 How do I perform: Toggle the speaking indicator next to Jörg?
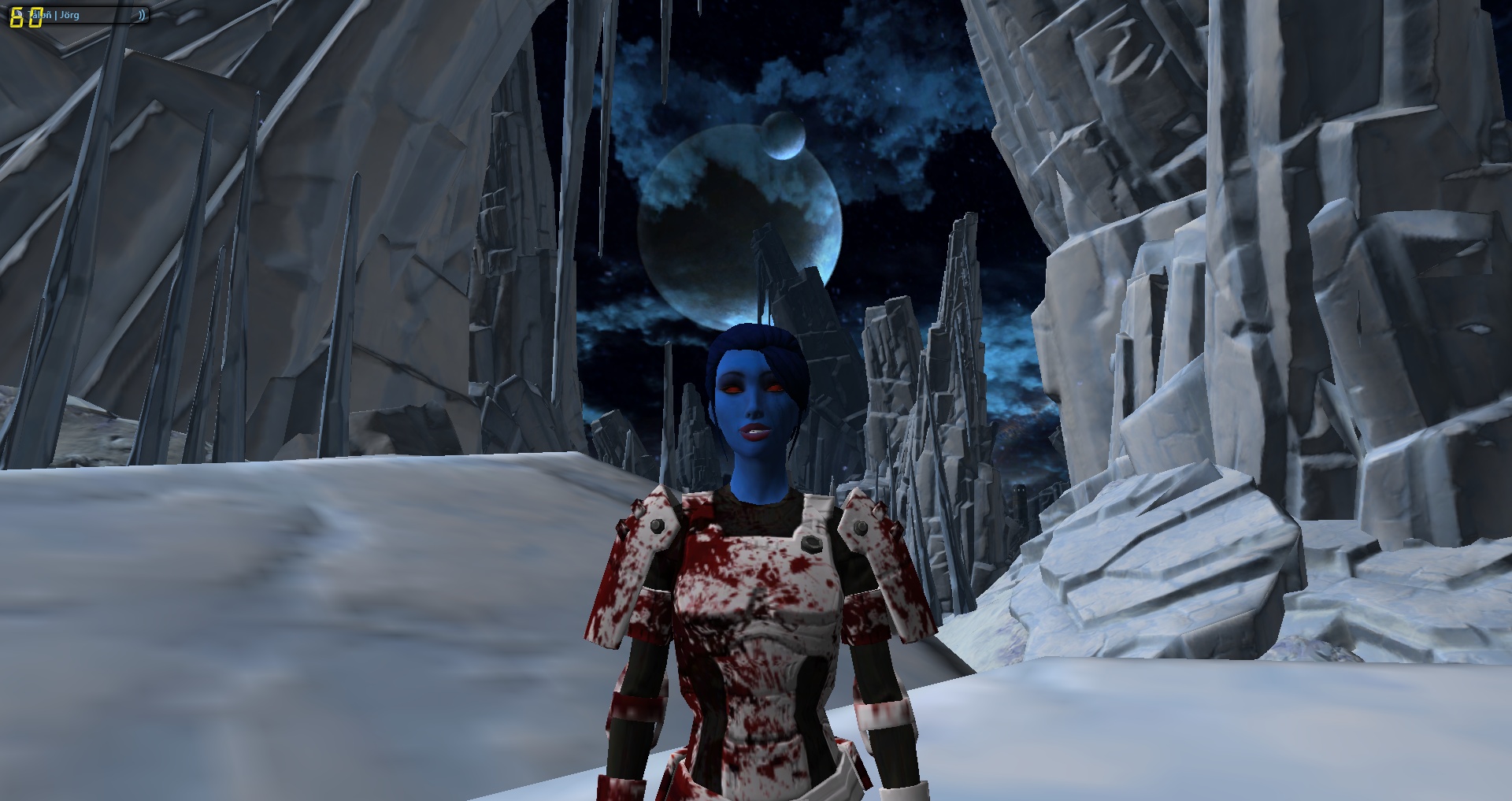(x=142, y=15)
